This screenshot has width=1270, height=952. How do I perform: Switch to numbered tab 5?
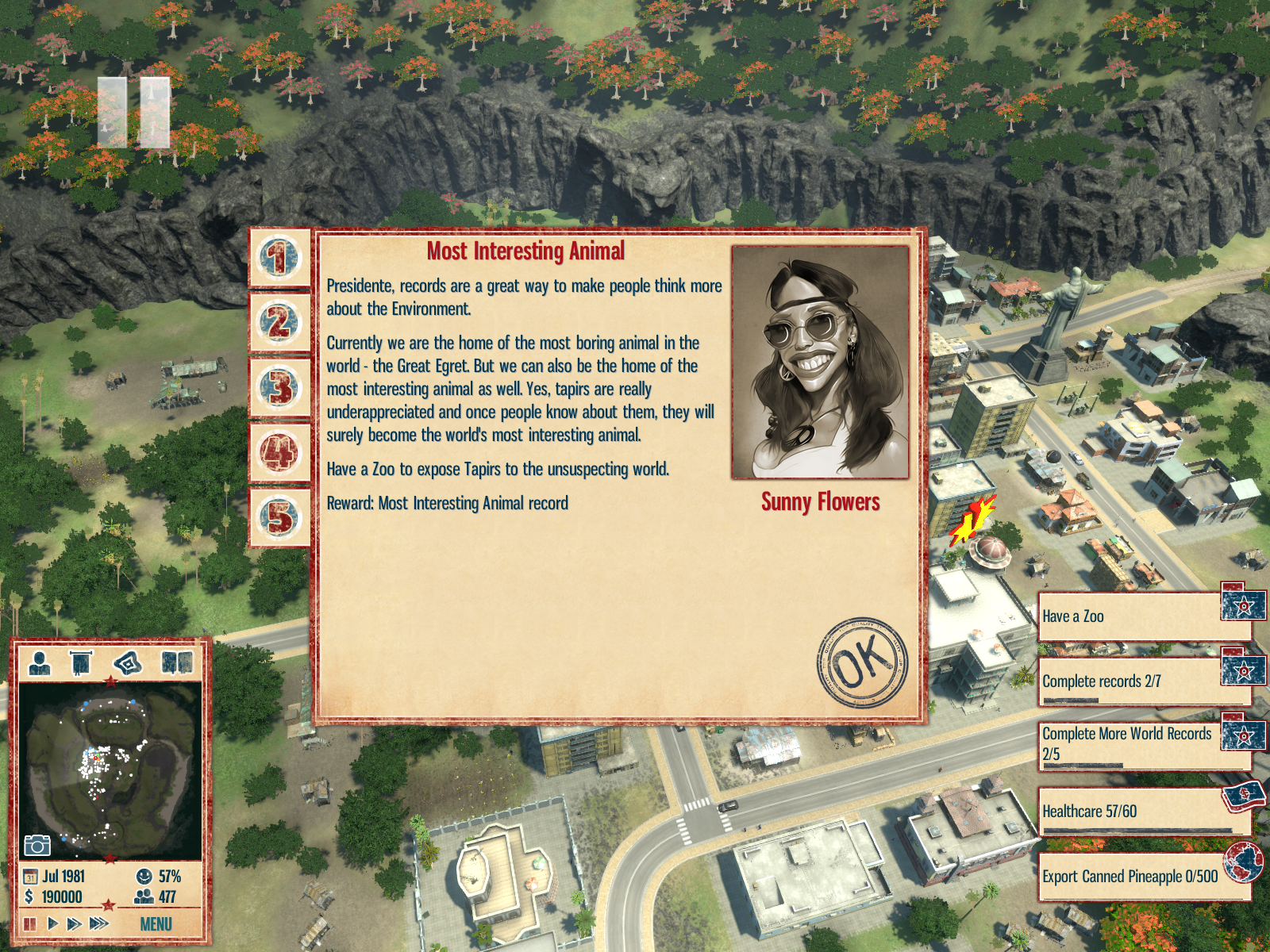pyautogui.click(x=279, y=518)
